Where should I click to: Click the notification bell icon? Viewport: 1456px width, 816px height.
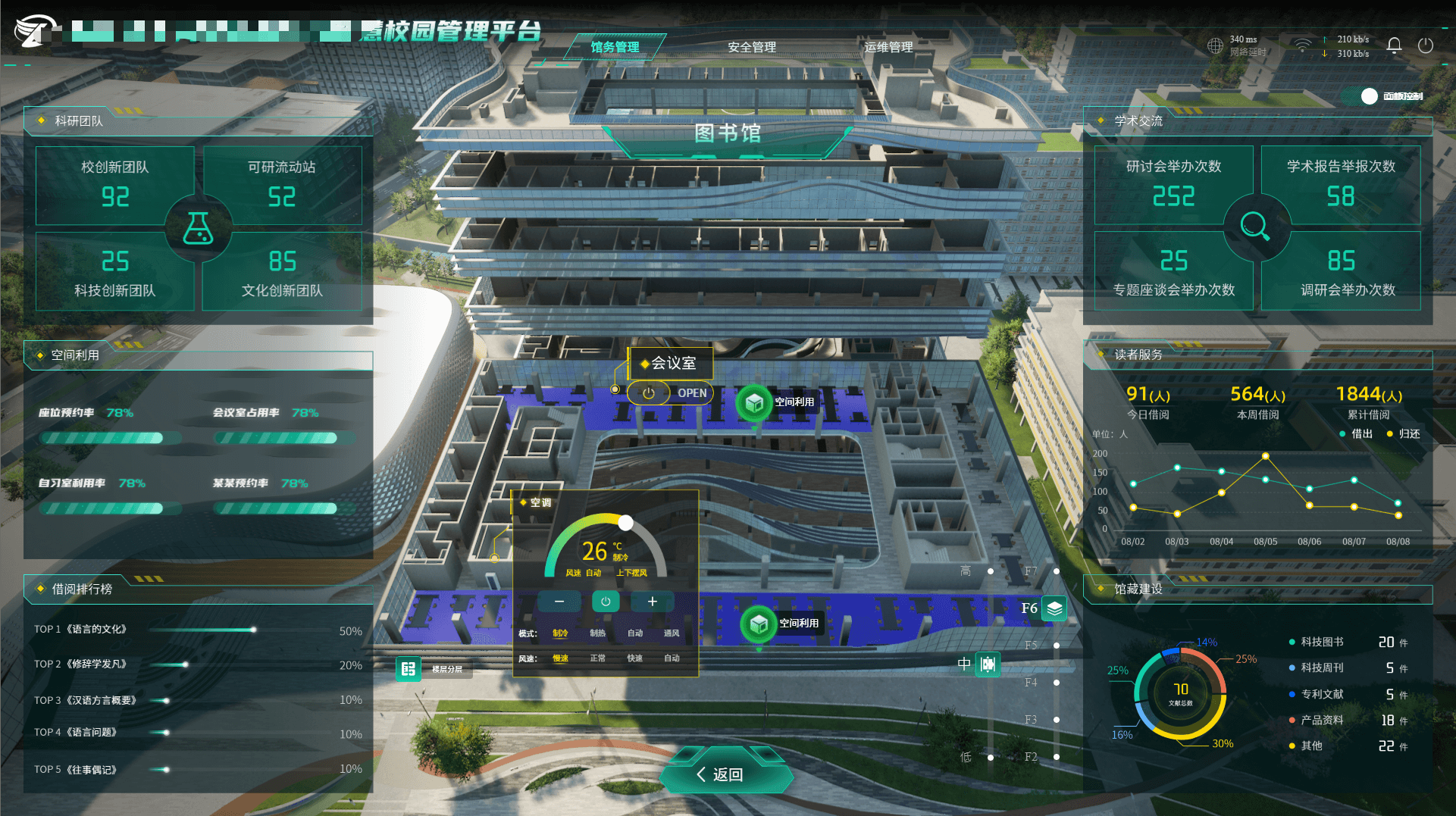1394,45
